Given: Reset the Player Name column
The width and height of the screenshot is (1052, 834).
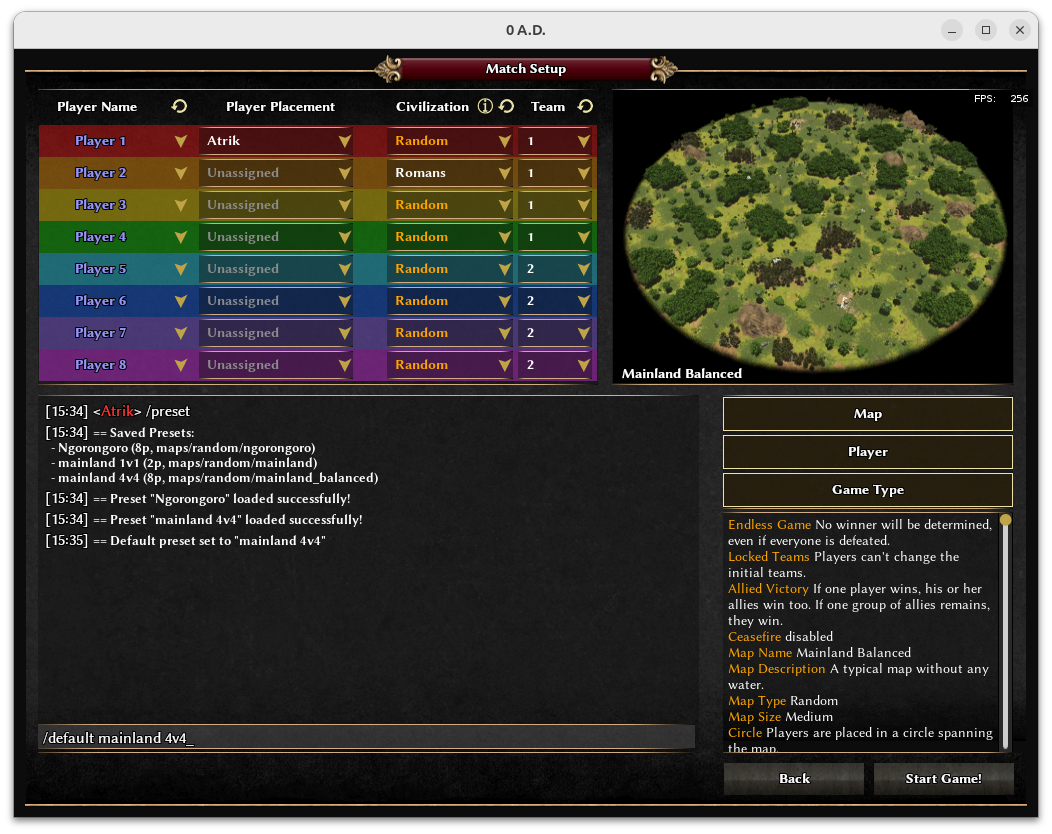Looking at the screenshot, I should click(180, 106).
